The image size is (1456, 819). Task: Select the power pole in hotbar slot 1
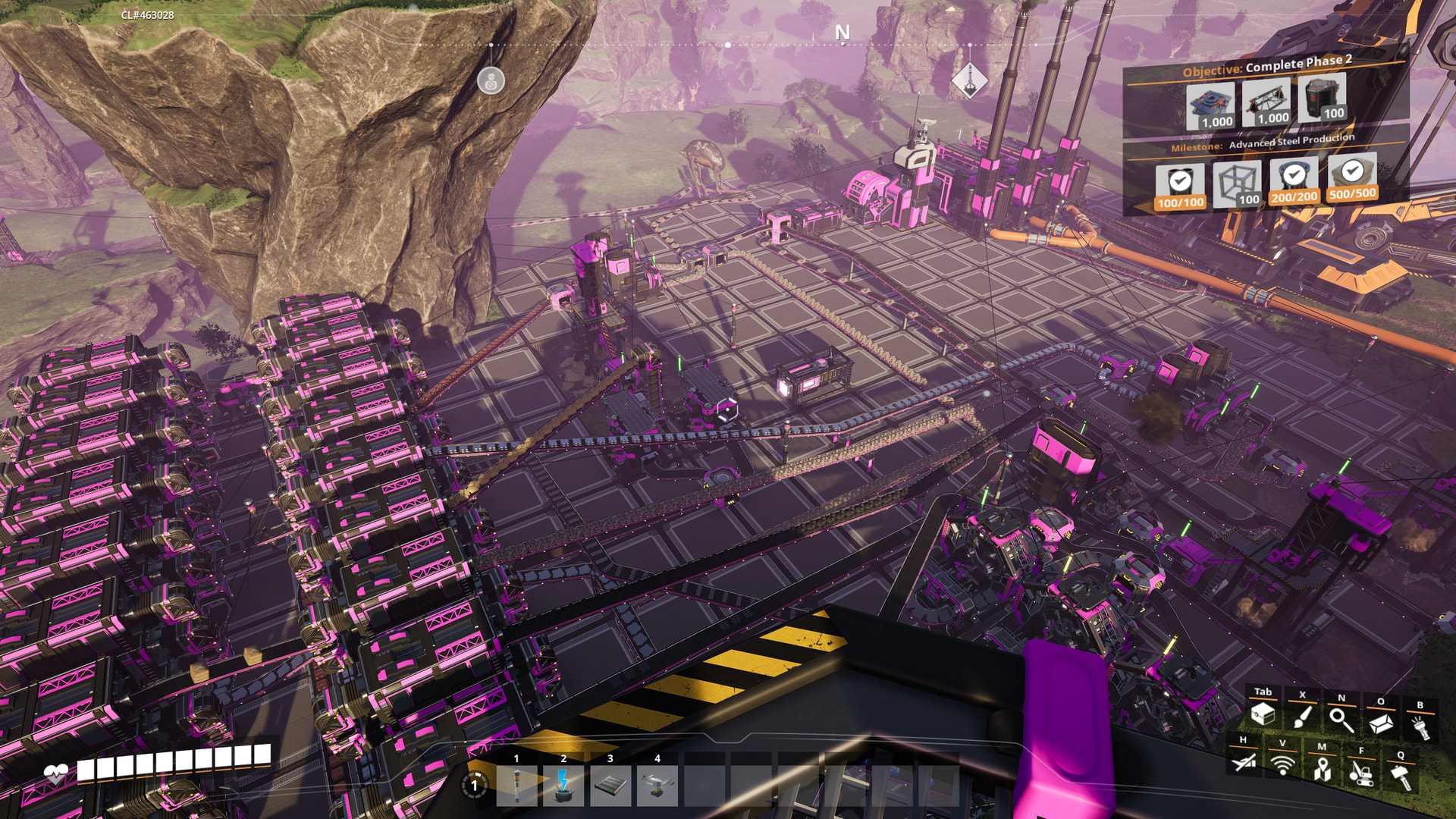coord(516,786)
